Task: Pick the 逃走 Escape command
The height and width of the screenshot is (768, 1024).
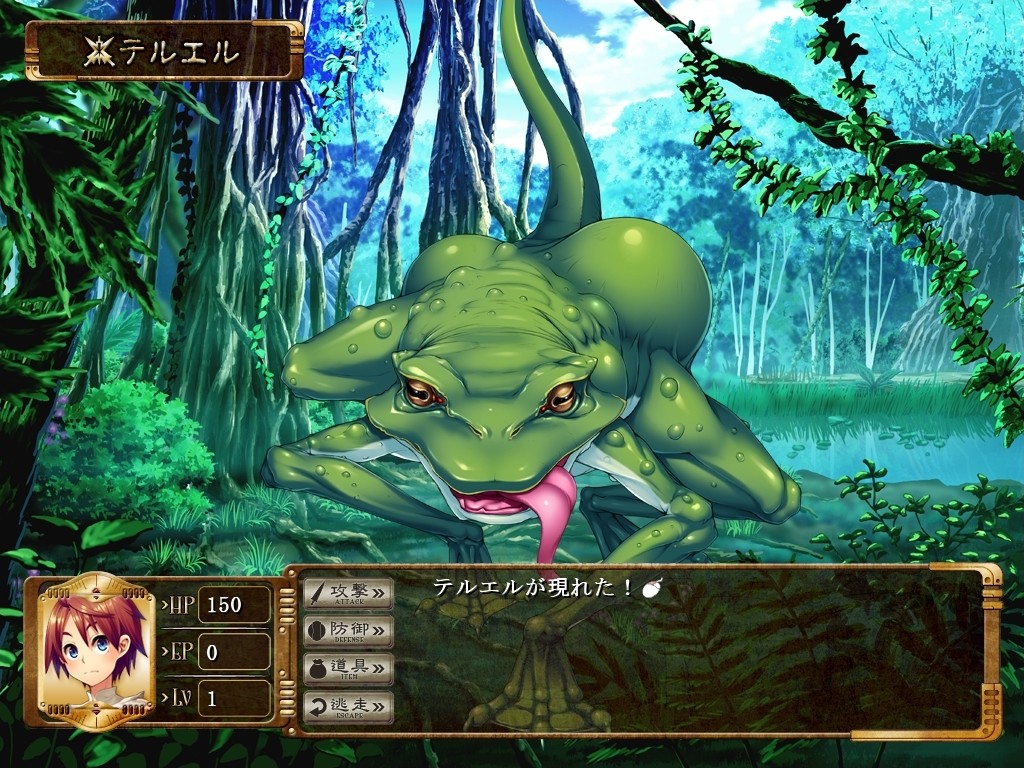Action: click(348, 707)
